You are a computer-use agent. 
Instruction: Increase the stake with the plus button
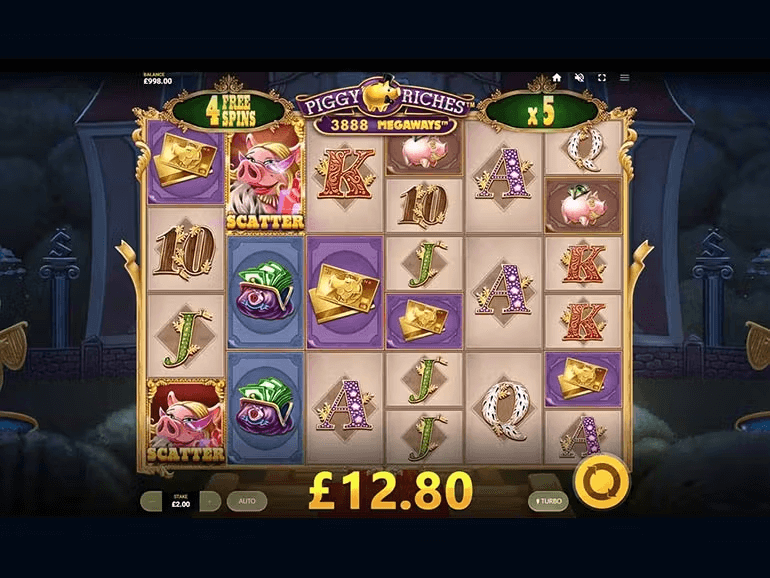point(210,501)
